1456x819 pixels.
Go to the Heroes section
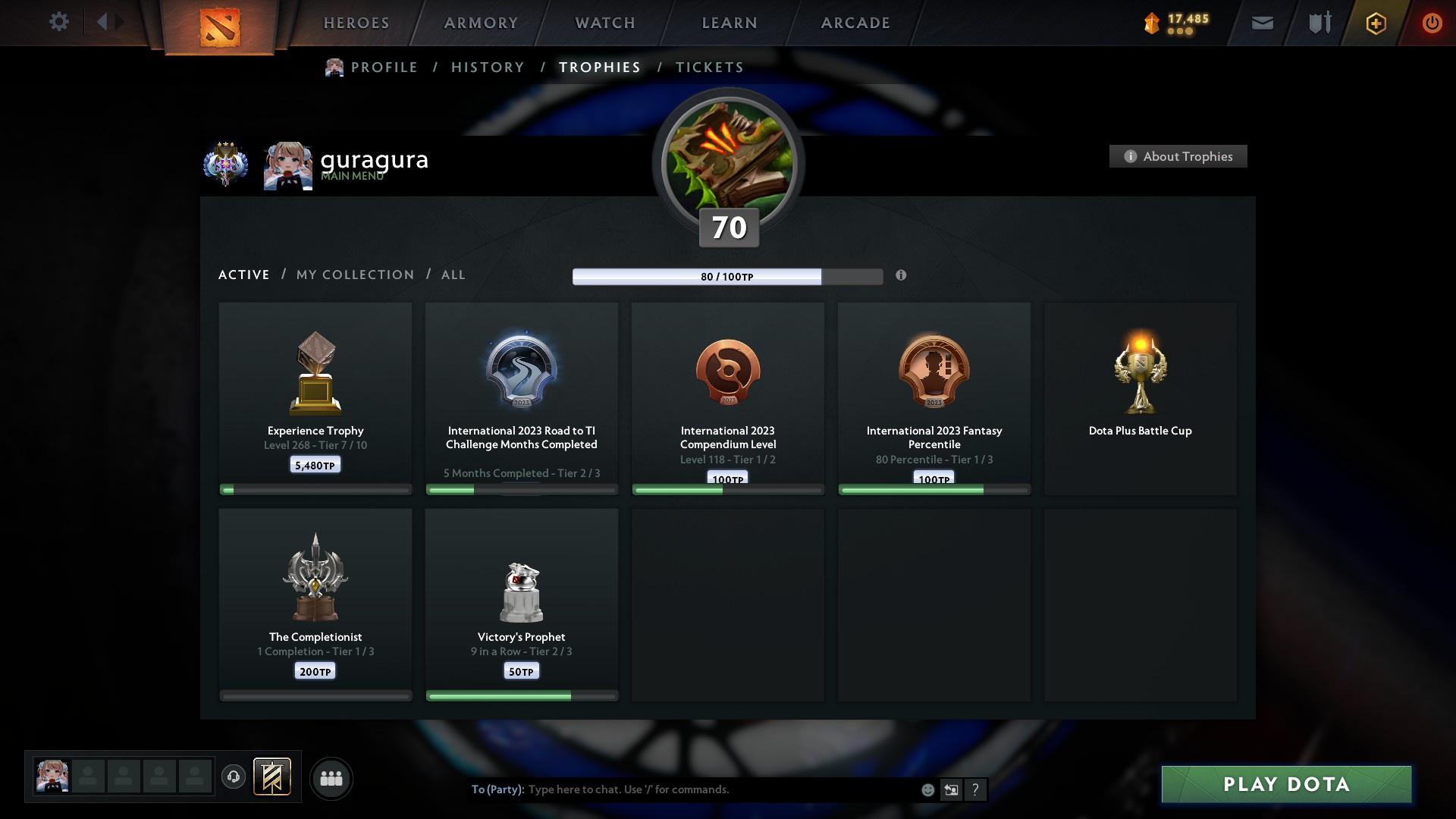pos(356,23)
